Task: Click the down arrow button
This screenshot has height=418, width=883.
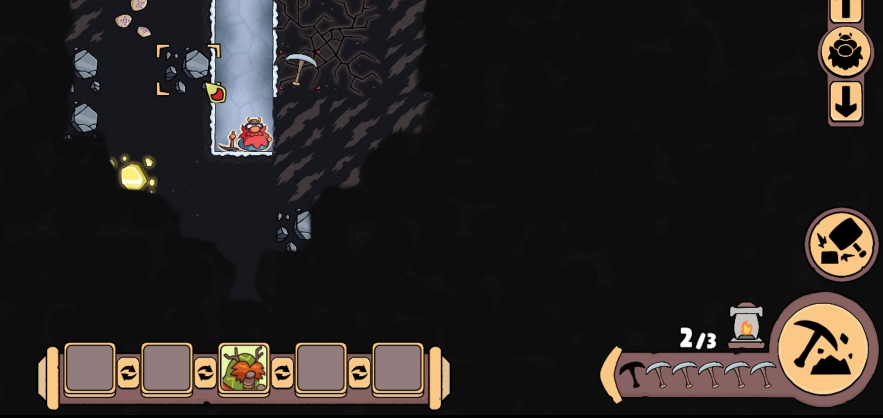Action: (846, 101)
